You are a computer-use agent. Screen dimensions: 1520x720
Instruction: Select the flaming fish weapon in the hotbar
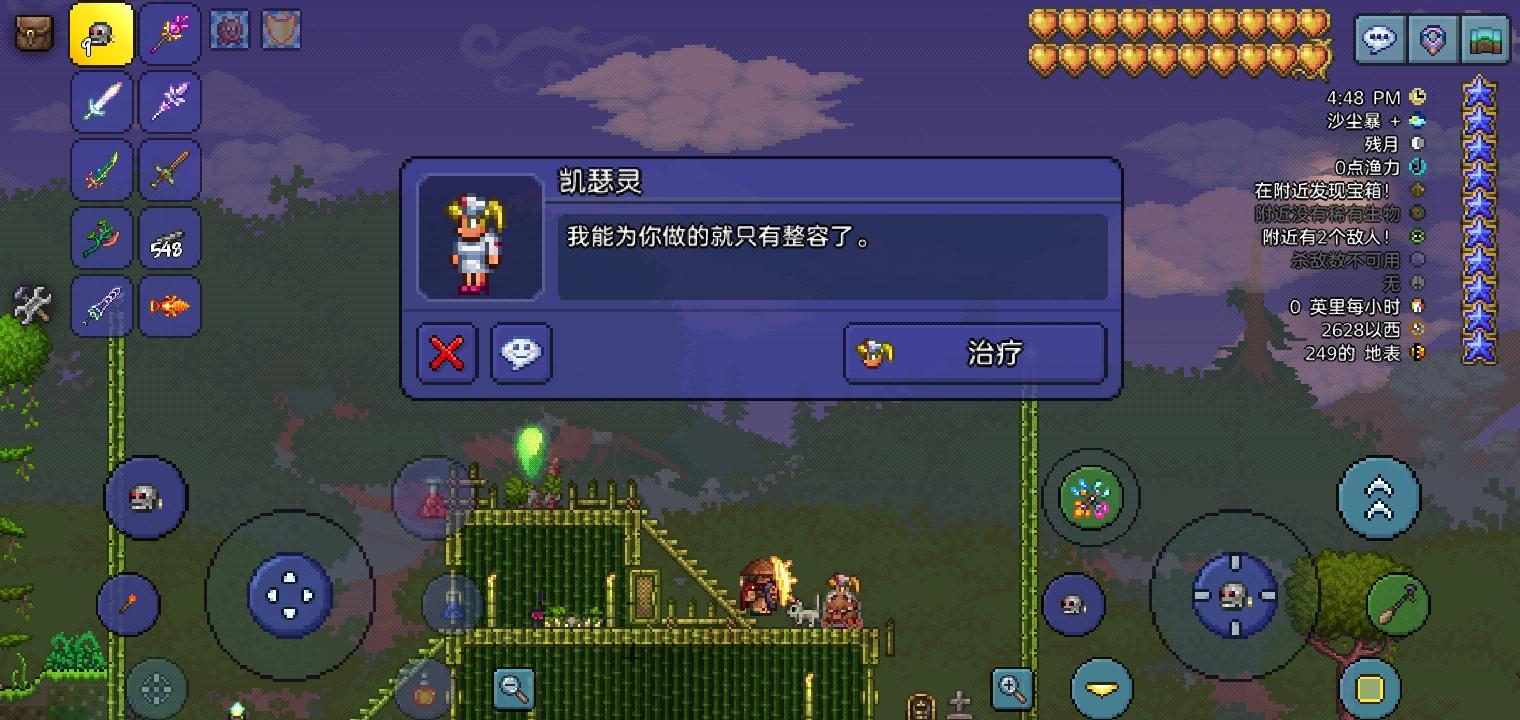tap(170, 306)
